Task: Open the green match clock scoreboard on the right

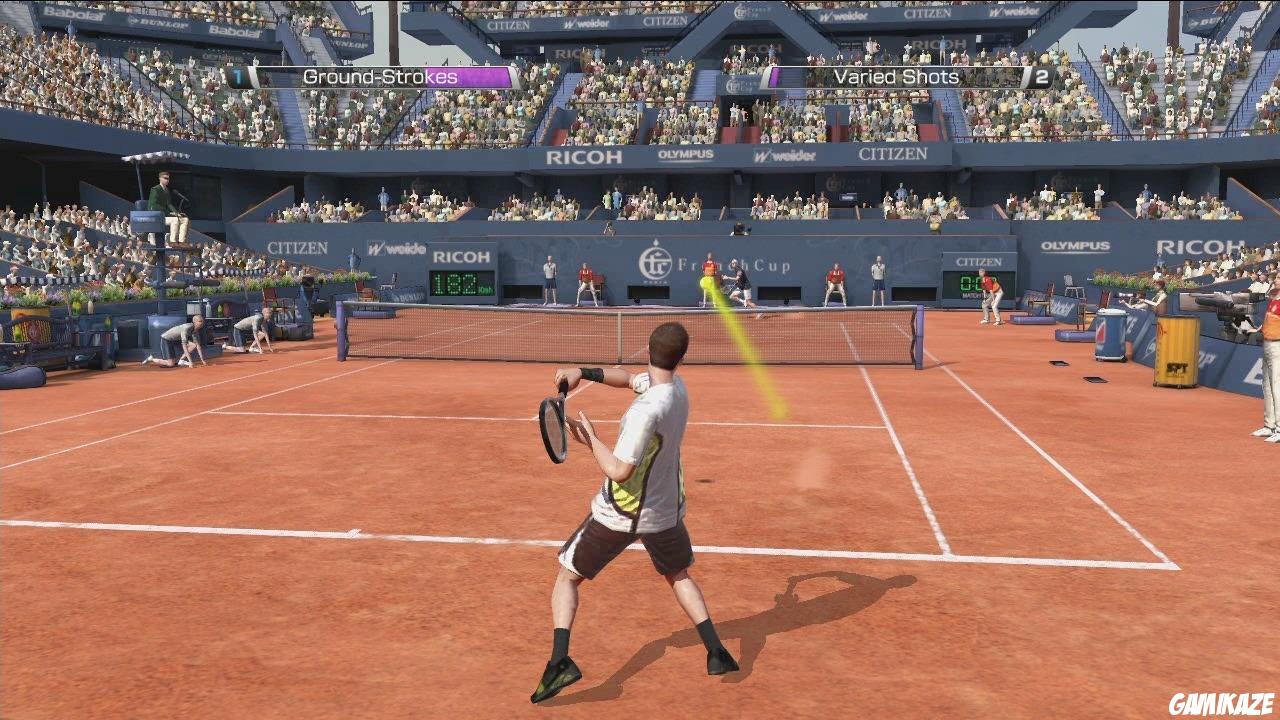Action: [973, 285]
